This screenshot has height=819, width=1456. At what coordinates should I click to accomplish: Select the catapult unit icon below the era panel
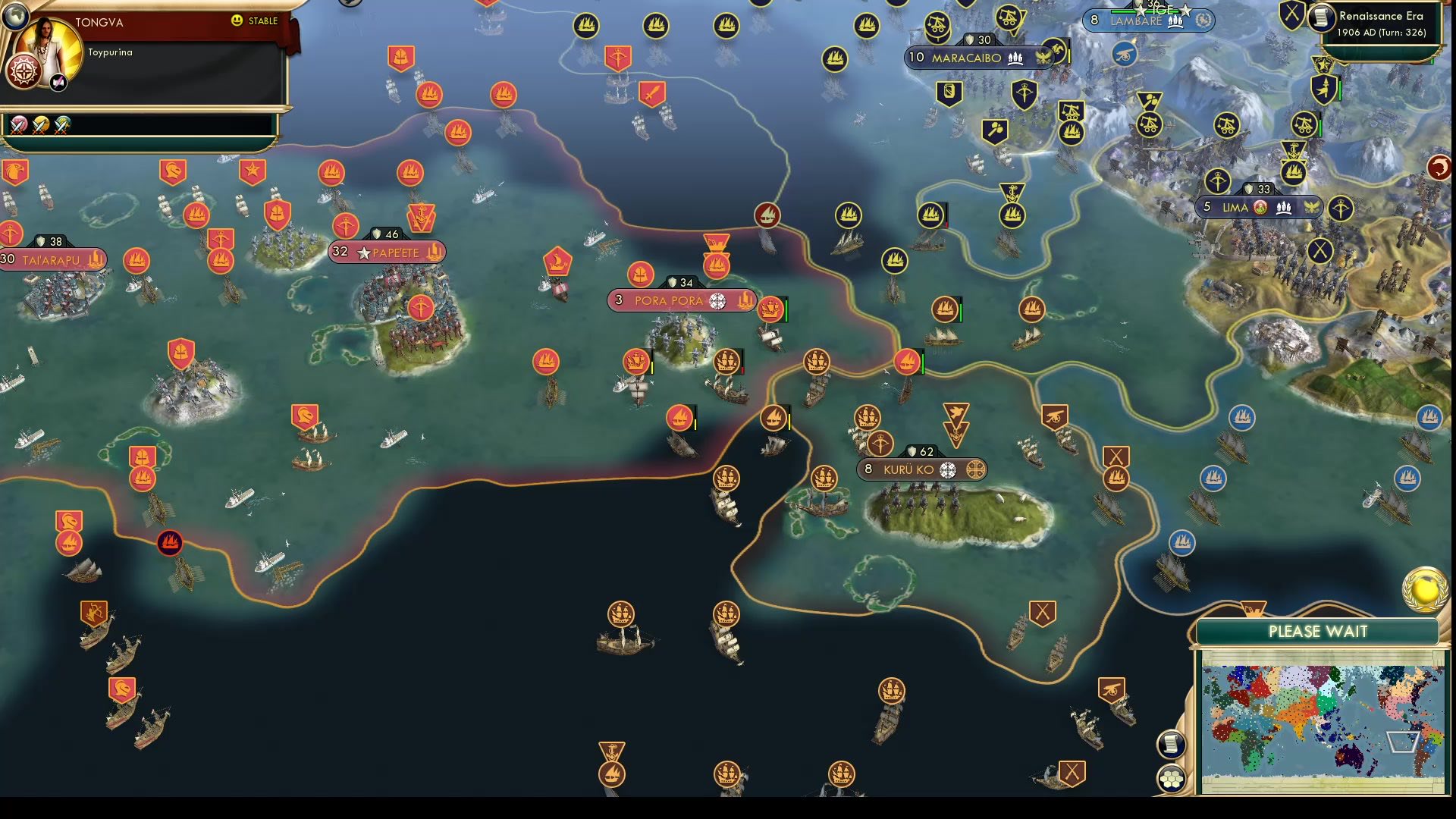(1304, 124)
